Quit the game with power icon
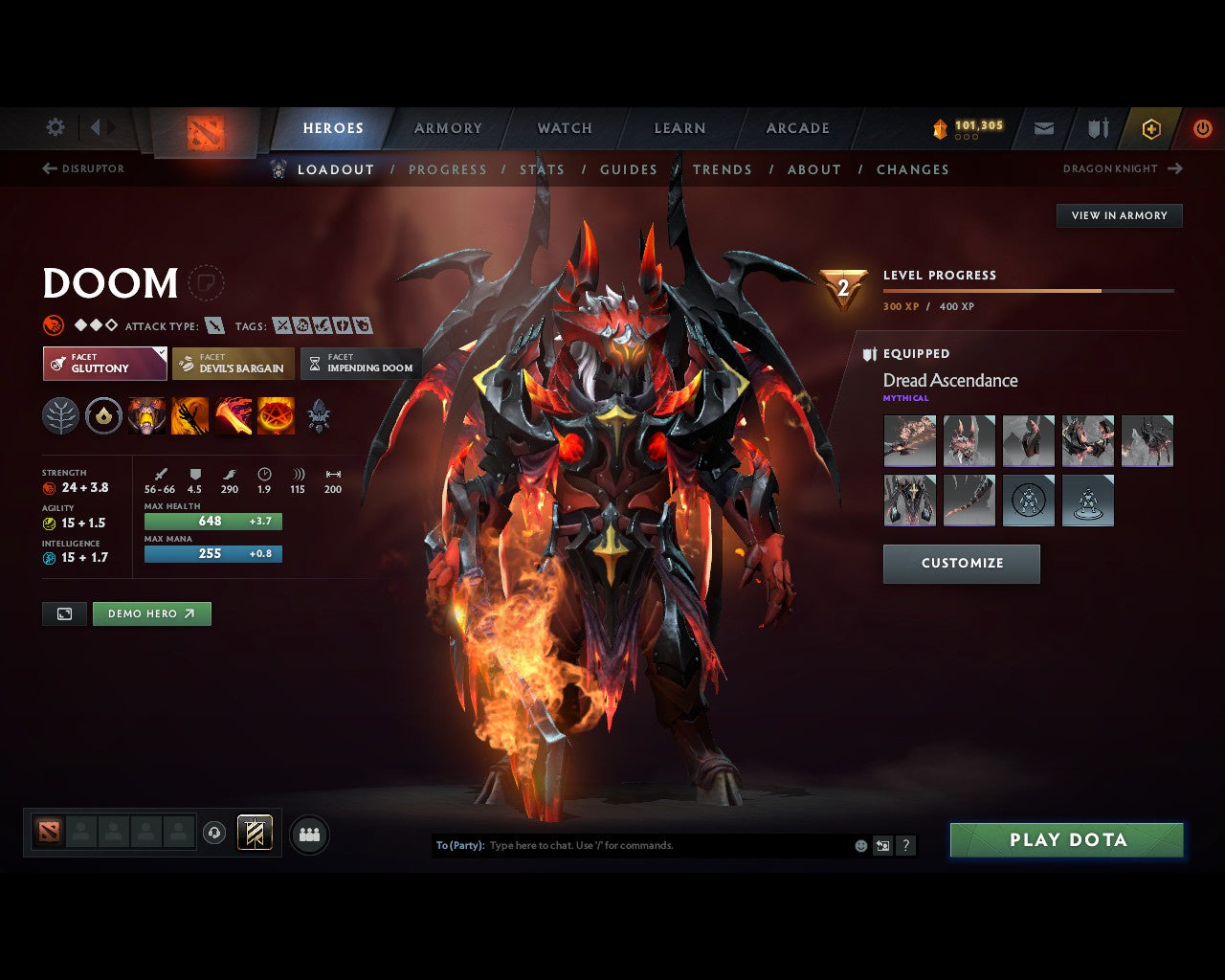The height and width of the screenshot is (980, 1225). tap(1202, 128)
